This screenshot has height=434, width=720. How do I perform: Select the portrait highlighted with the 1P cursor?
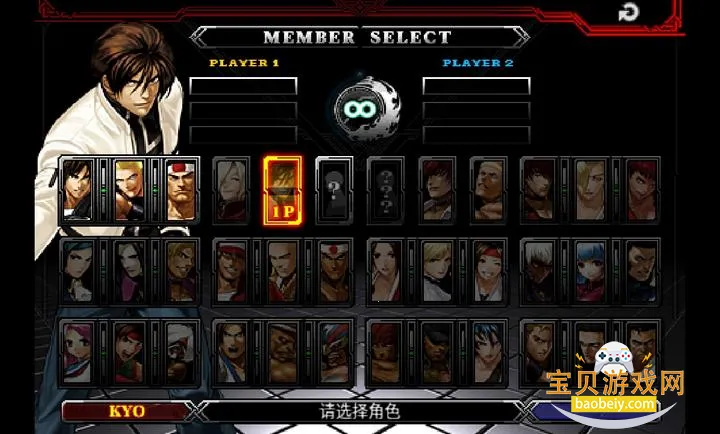coord(283,189)
